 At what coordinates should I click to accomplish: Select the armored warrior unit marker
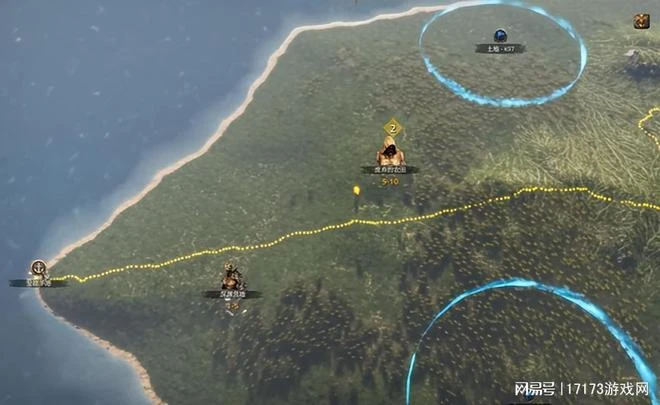pos(233,278)
